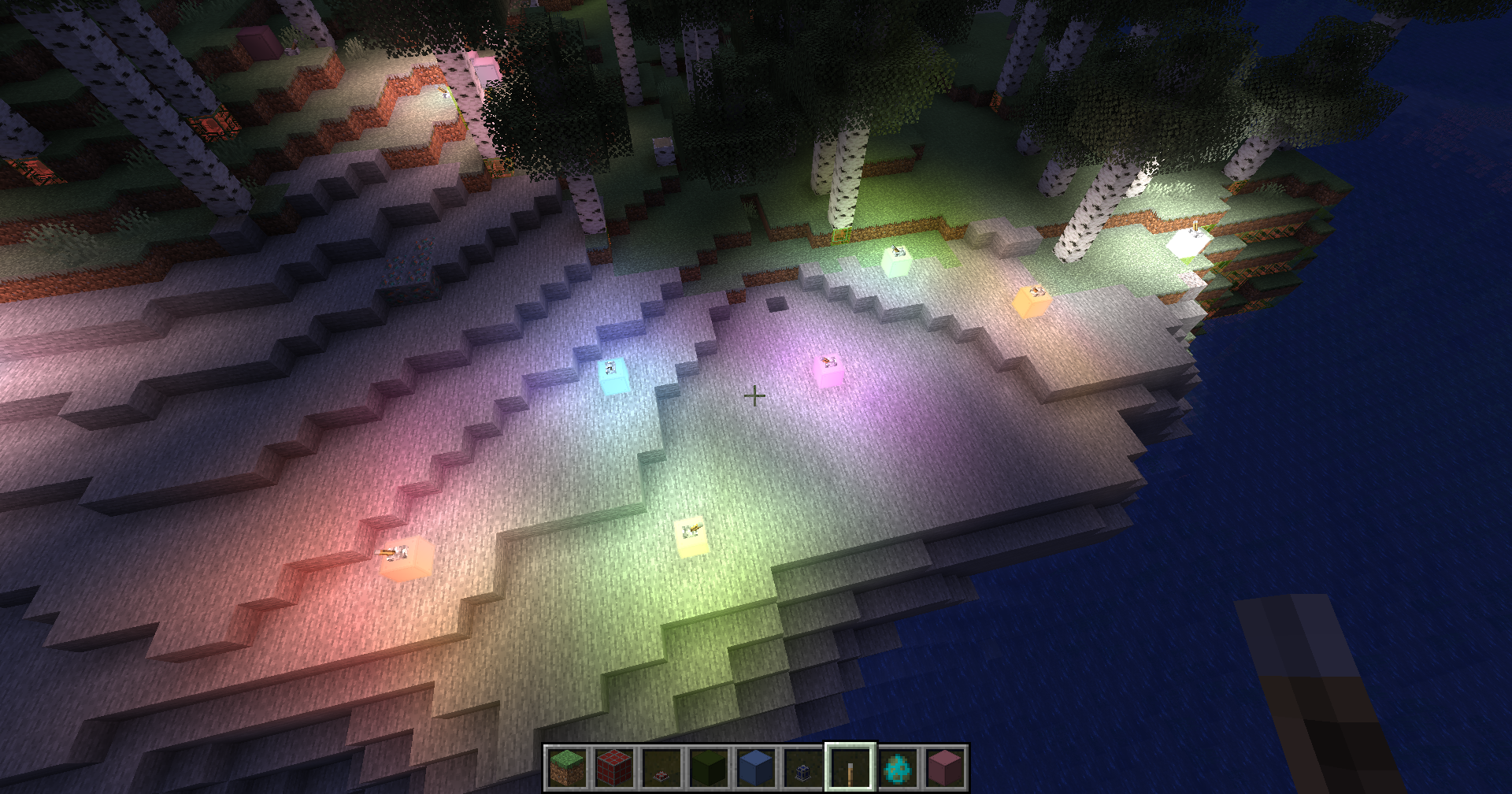1512x794 pixels.
Task: Choose the cyan spawn egg slot
Action: 898,767
